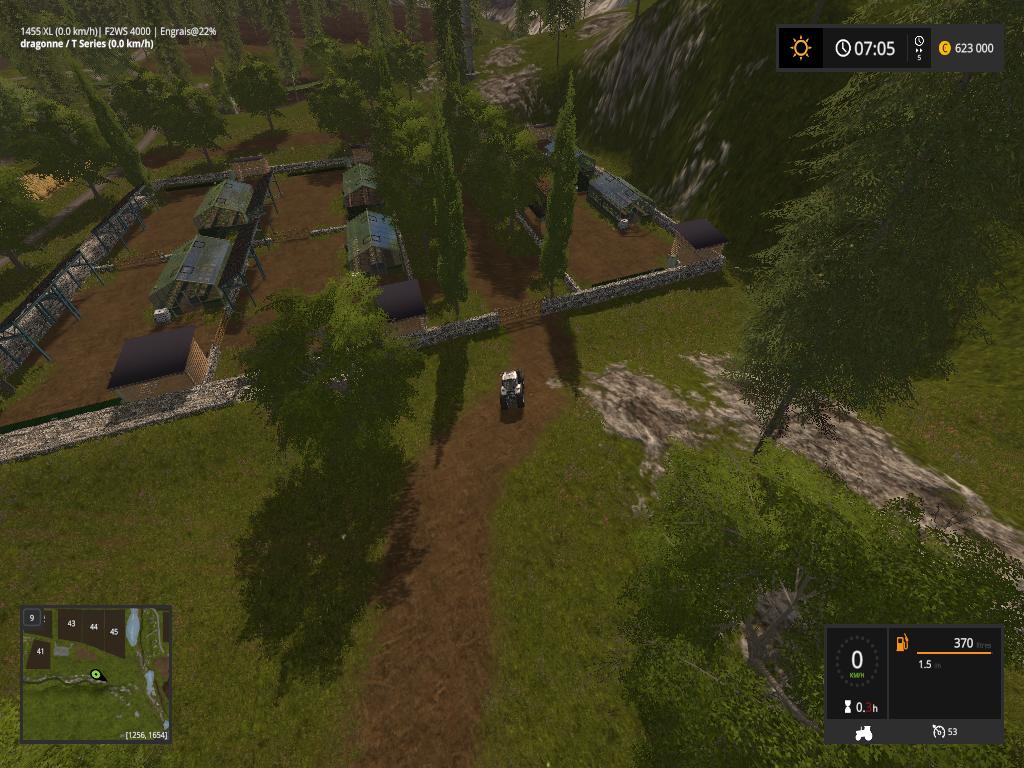The image size is (1024, 768).
Task: Open the sun weather forecast icon
Action: [x=801, y=48]
